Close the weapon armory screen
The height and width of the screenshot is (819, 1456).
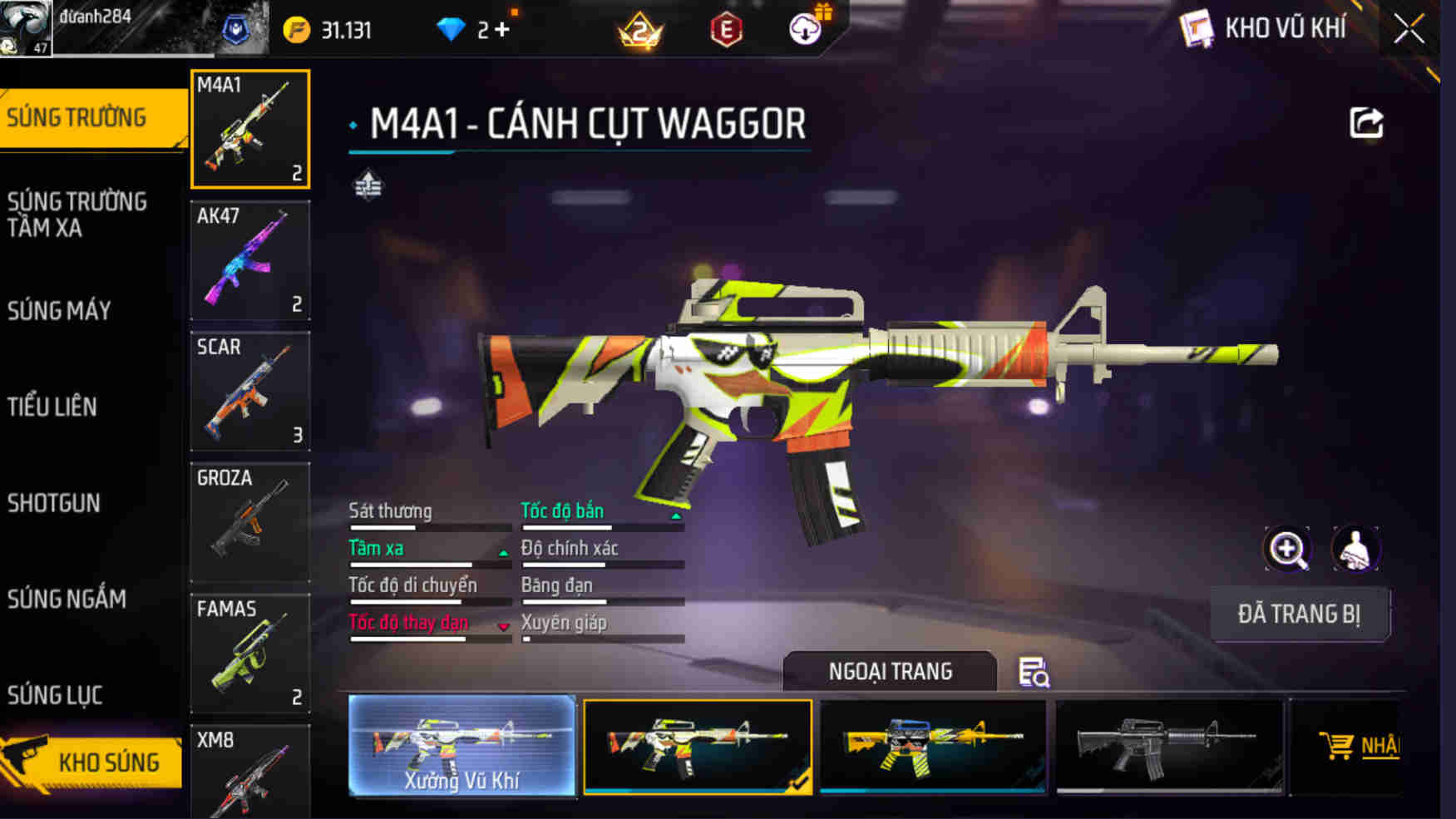tap(1409, 30)
